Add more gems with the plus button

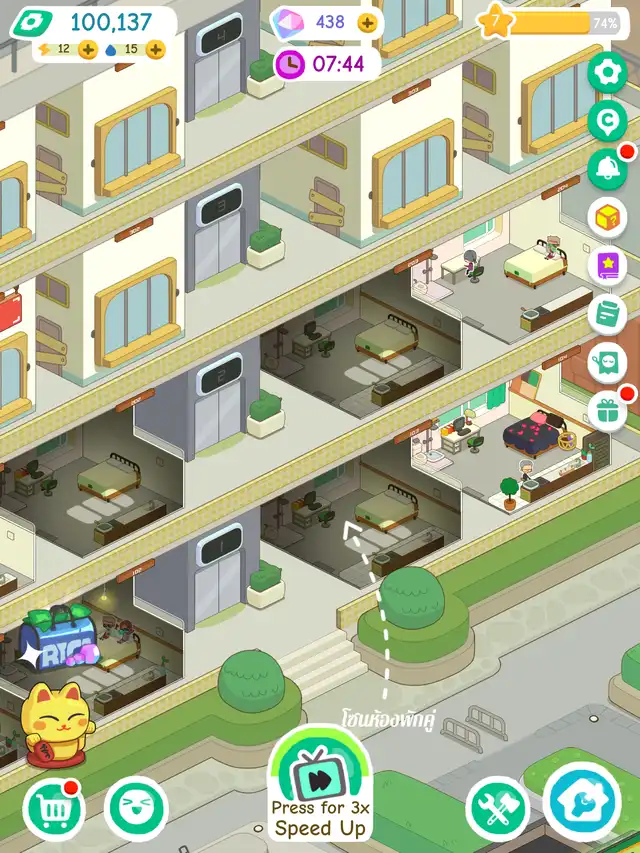click(368, 22)
